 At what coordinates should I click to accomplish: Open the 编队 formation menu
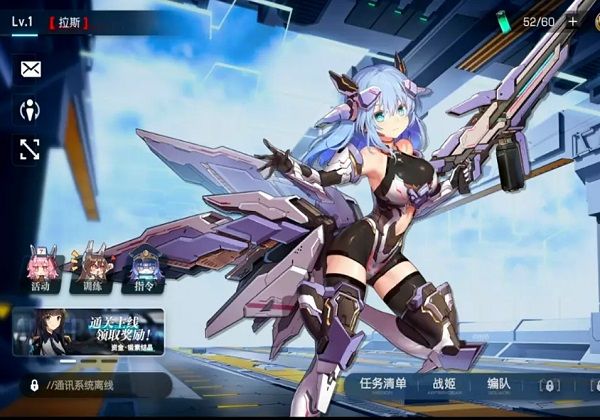(x=498, y=384)
